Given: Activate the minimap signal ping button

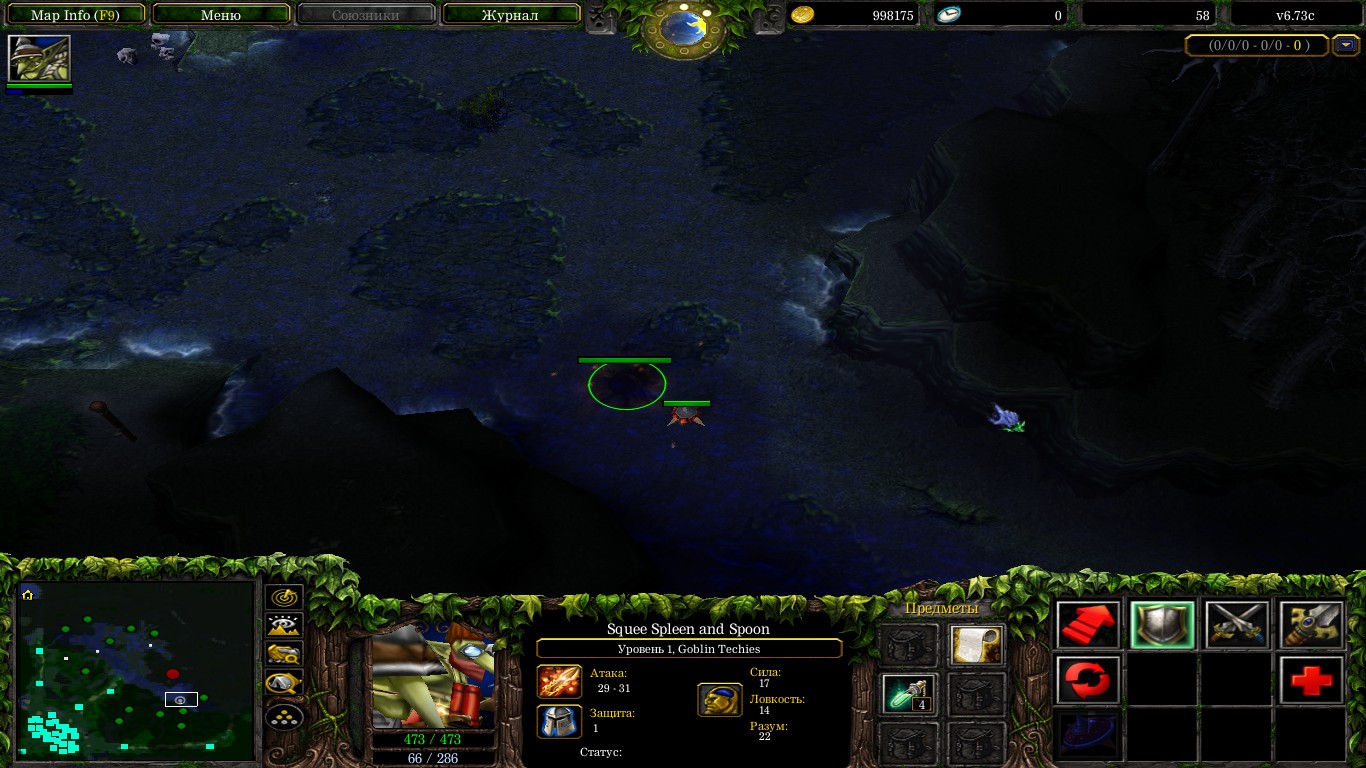Looking at the screenshot, I should 285,597.
